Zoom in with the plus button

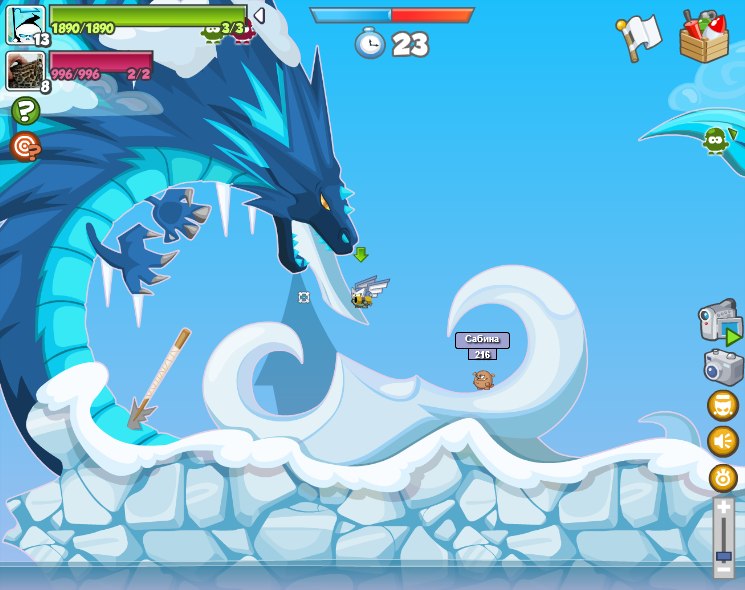click(x=724, y=507)
